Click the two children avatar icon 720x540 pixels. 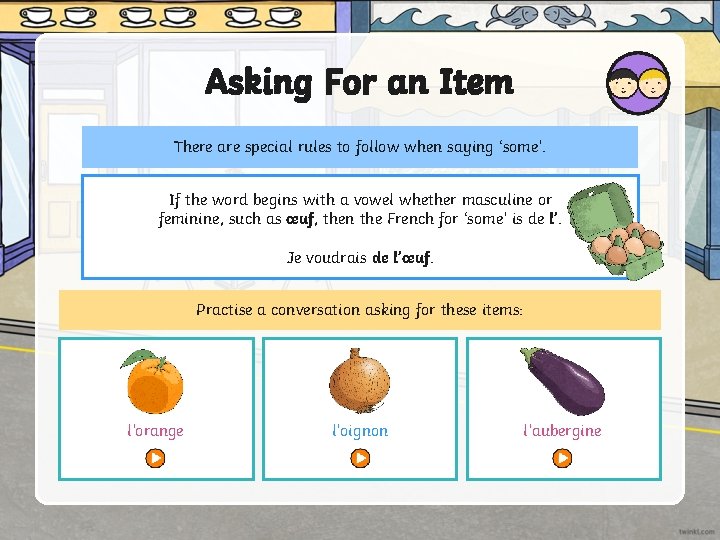(x=638, y=82)
